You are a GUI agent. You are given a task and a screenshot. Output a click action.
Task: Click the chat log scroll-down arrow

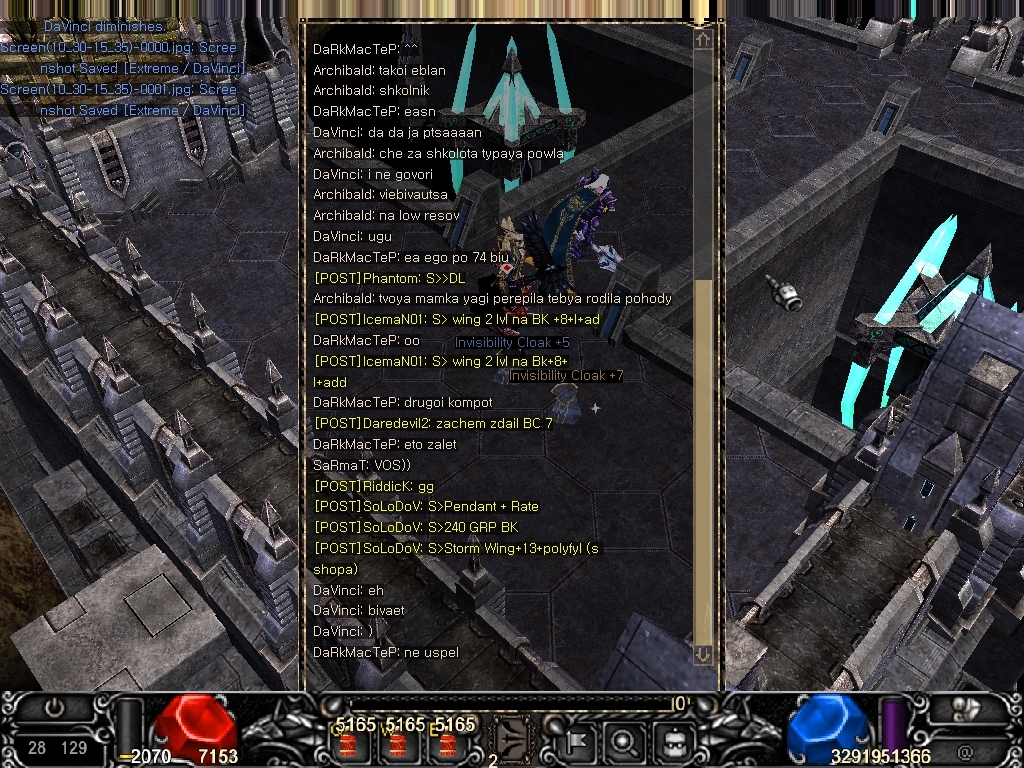coord(703,654)
